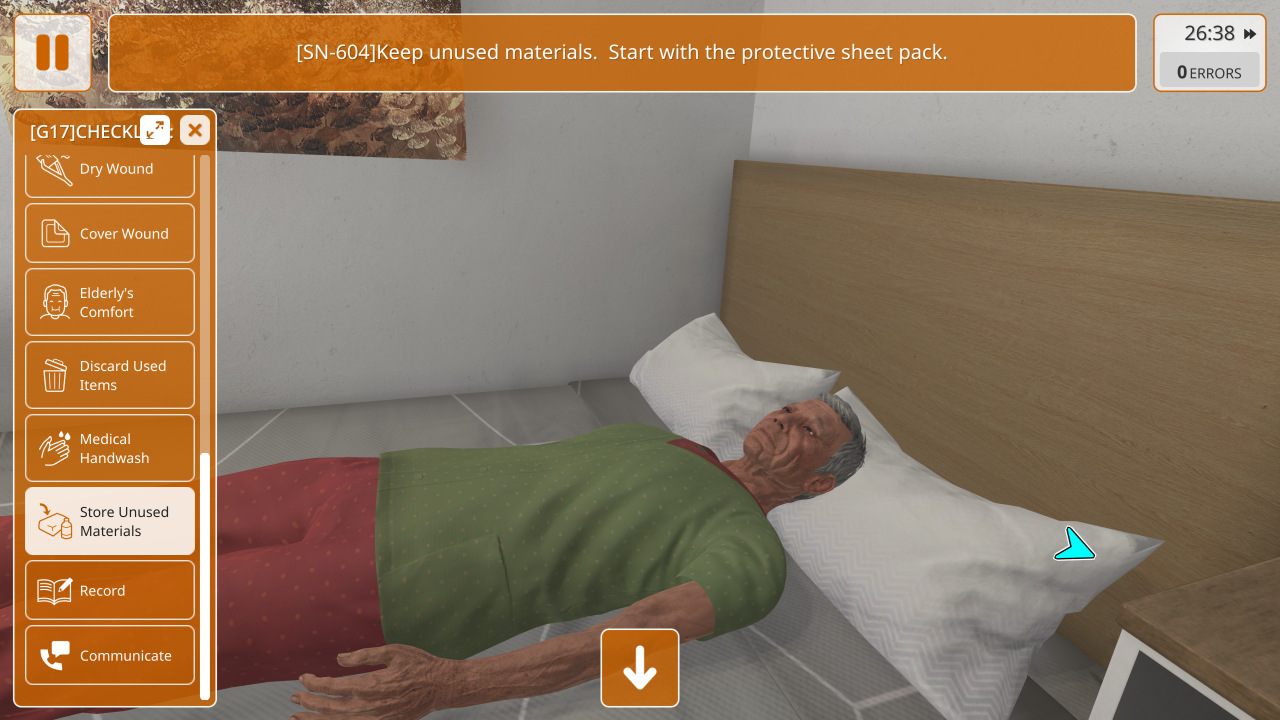
Task: Choose the Cover Wound checklist item
Action: [110, 234]
